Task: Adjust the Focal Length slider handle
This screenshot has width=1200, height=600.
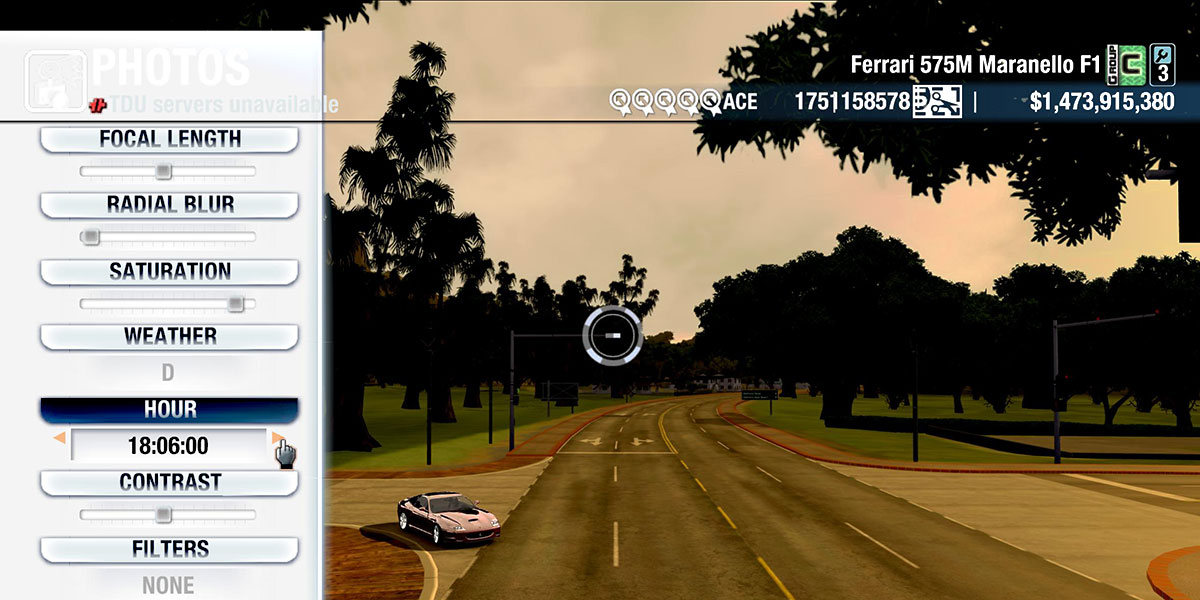Action: point(163,172)
